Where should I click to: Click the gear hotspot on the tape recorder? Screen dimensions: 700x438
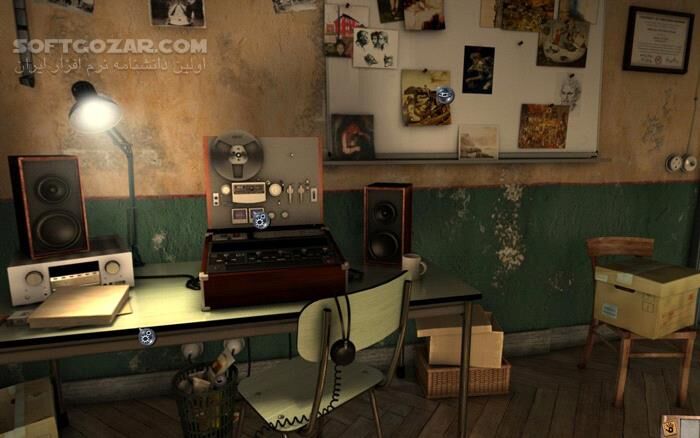click(x=260, y=219)
